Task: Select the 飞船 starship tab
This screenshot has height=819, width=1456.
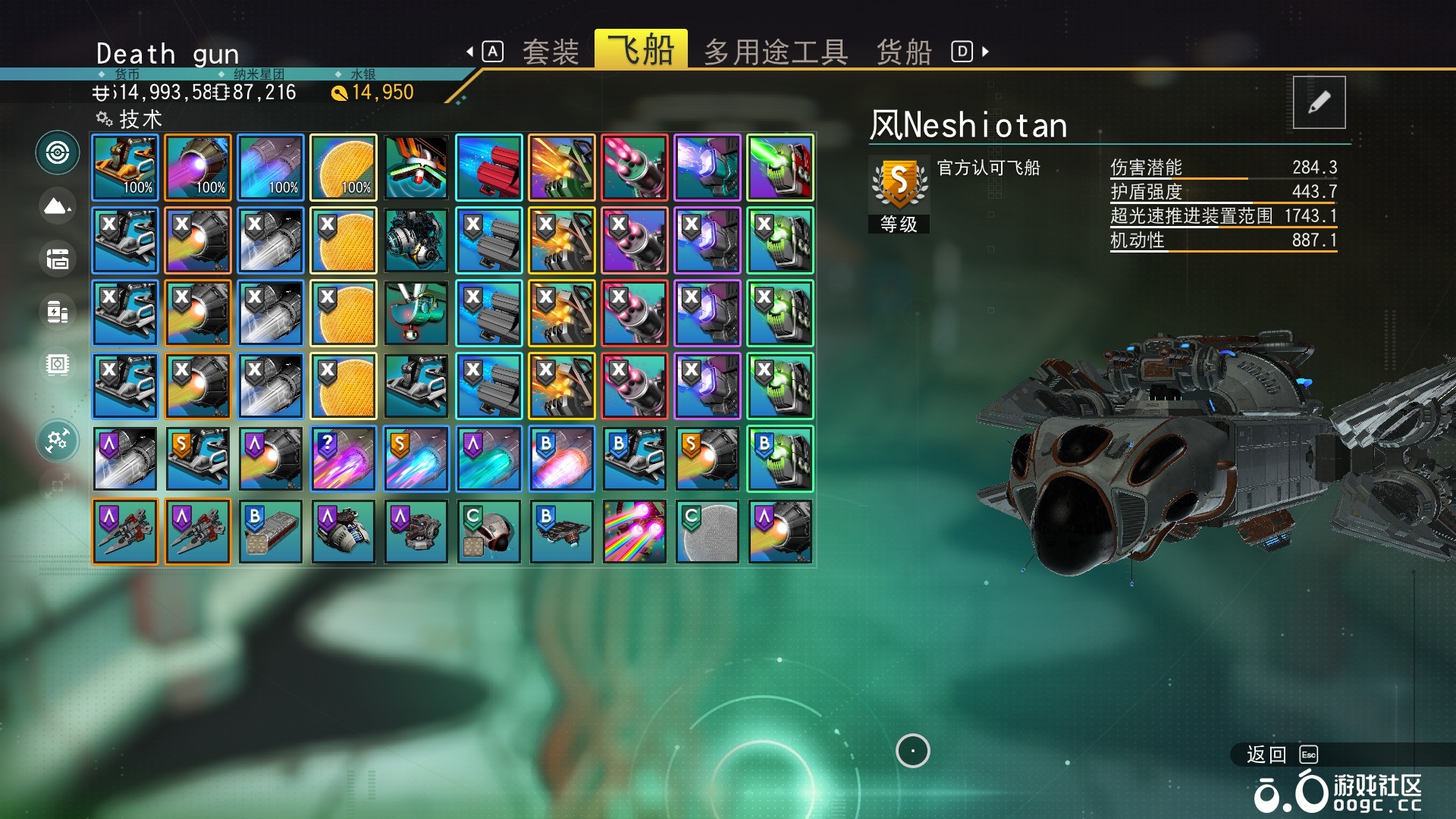Action: [641, 50]
